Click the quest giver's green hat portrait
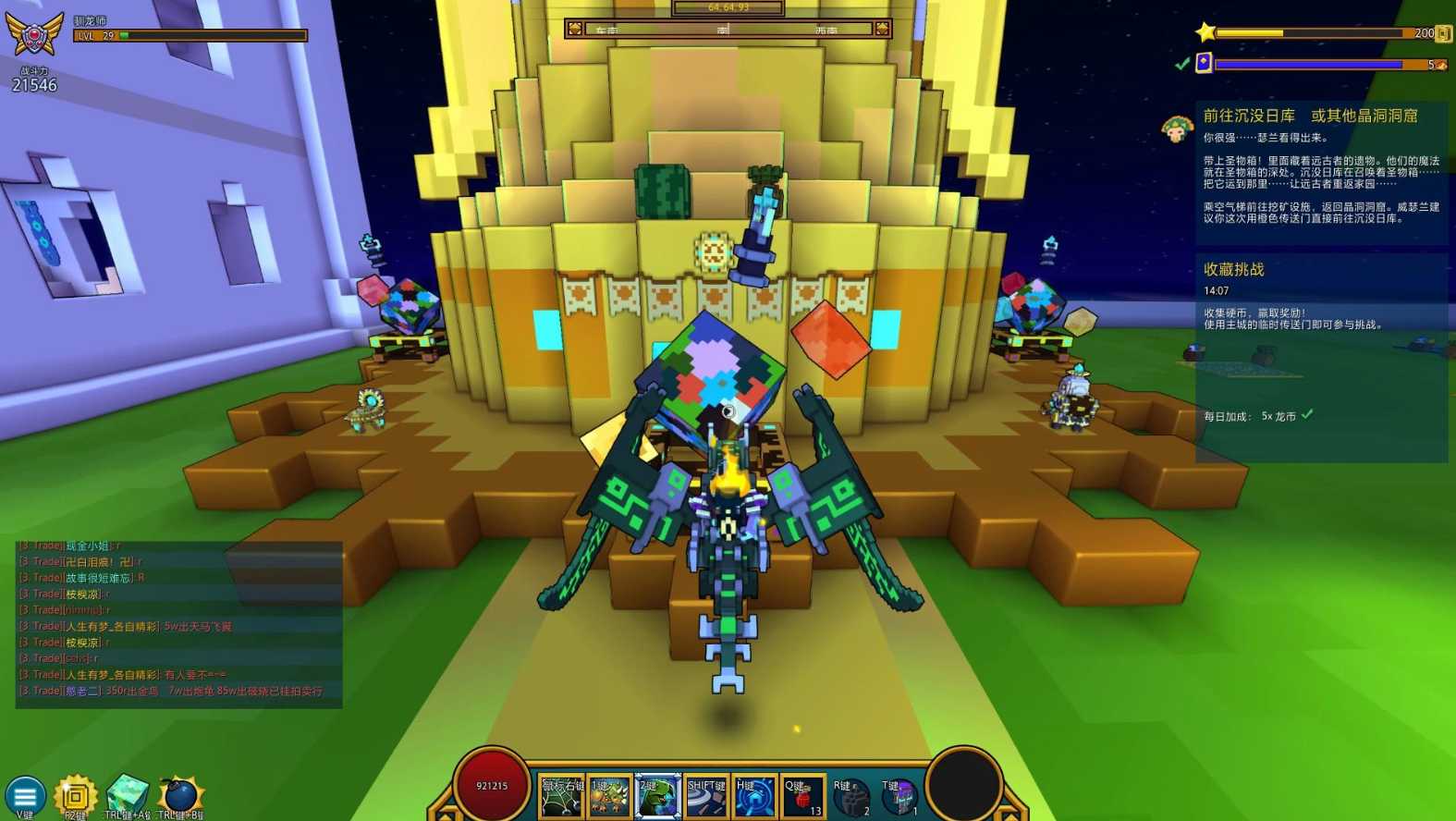Image resolution: width=1456 pixels, height=821 pixels. [x=1177, y=128]
